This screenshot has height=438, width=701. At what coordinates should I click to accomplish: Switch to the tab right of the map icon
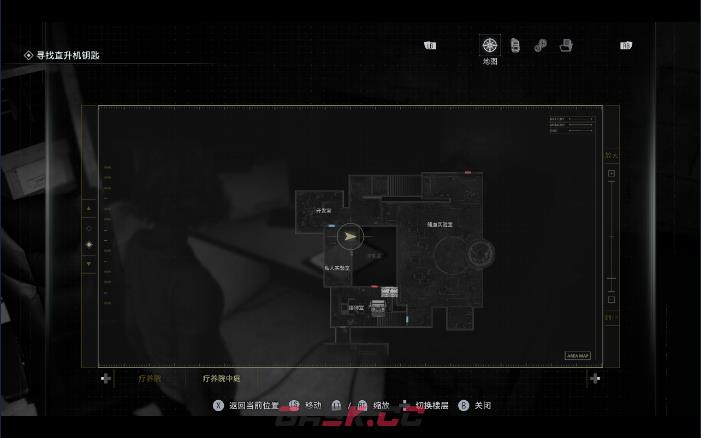[515, 45]
